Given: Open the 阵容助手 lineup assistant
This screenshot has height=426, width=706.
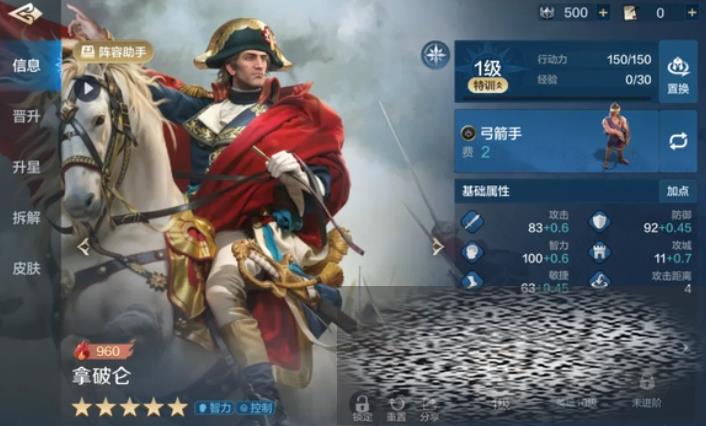Looking at the screenshot, I should 114,50.
